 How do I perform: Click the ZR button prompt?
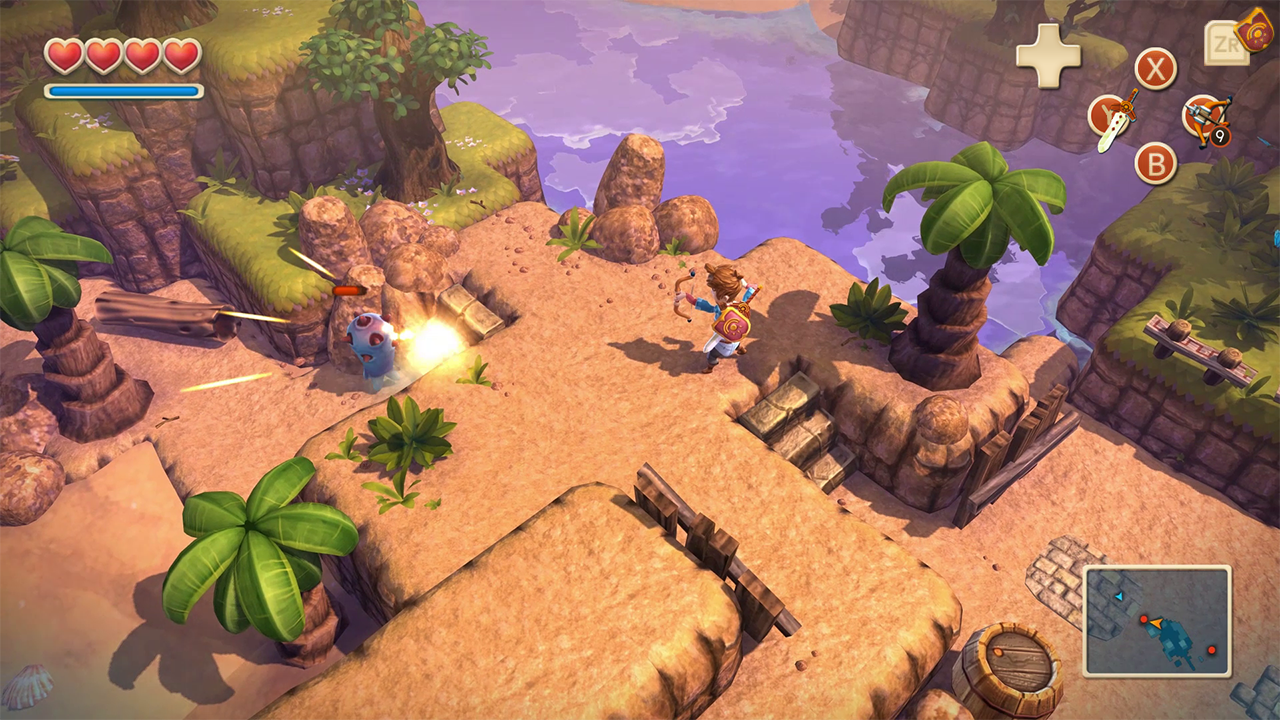(1228, 44)
